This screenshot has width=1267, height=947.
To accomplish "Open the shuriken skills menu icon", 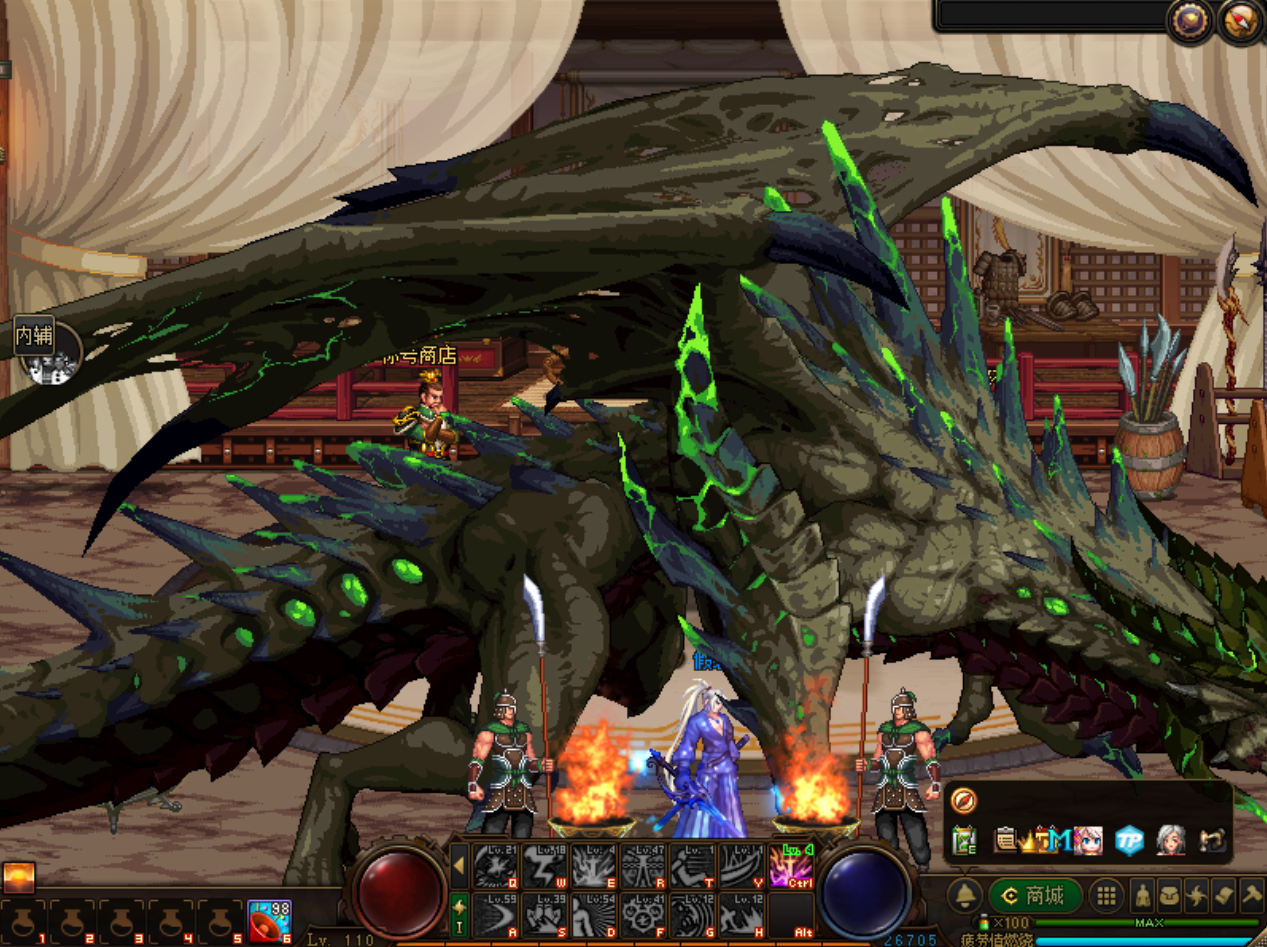I will tap(1197, 896).
